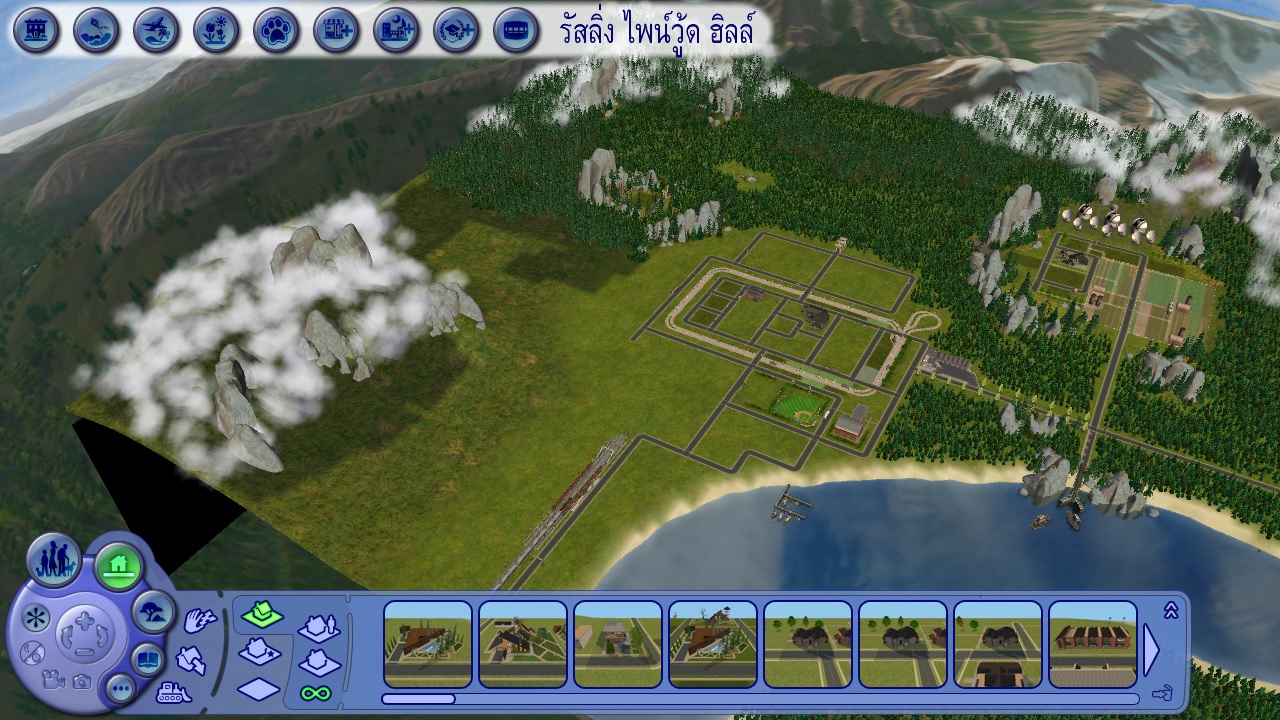This screenshot has height=720, width=1280.
Task: Add a shopping district with storefront icon
Action: tap(336, 30)
